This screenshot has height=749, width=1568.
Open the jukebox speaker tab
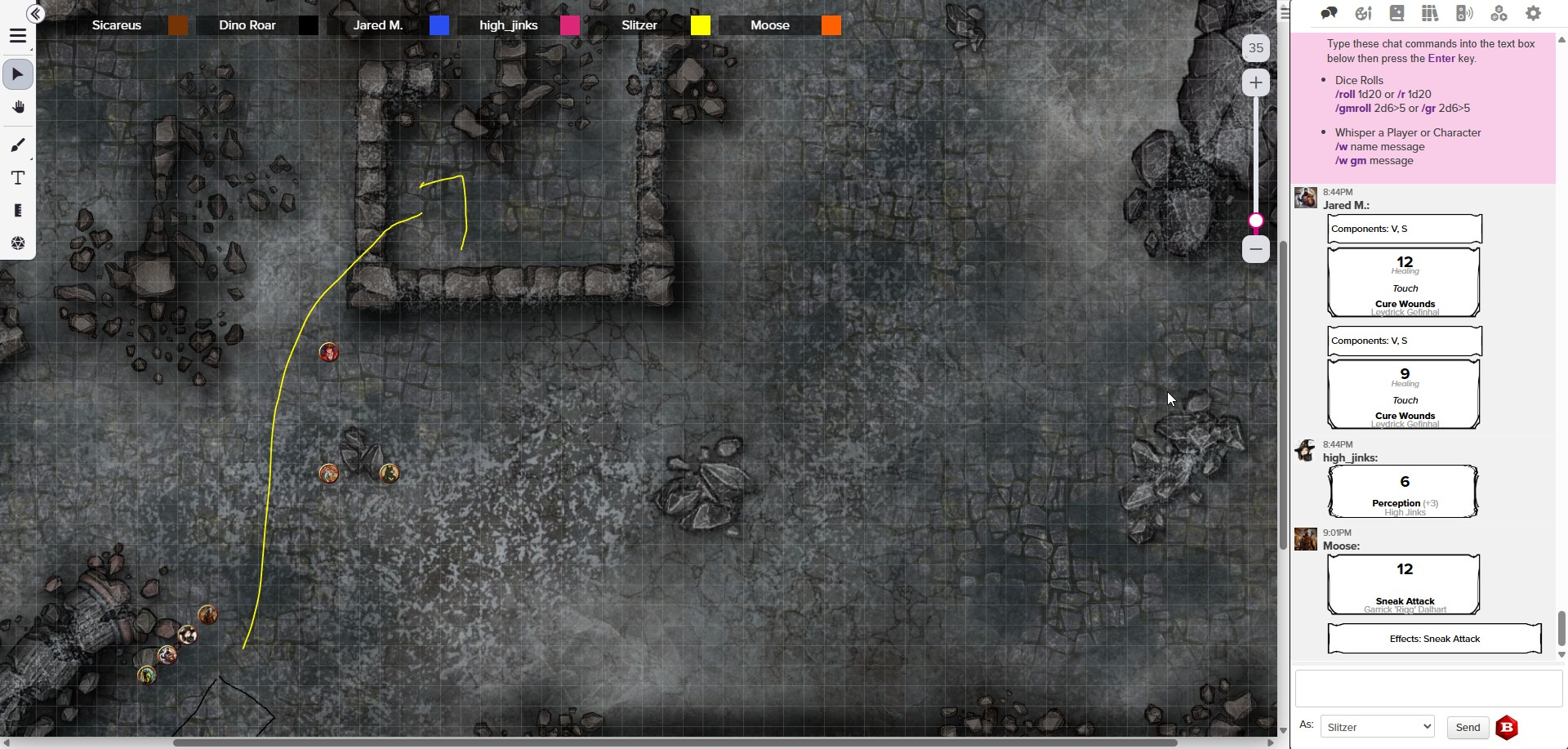coord(1464,14)
